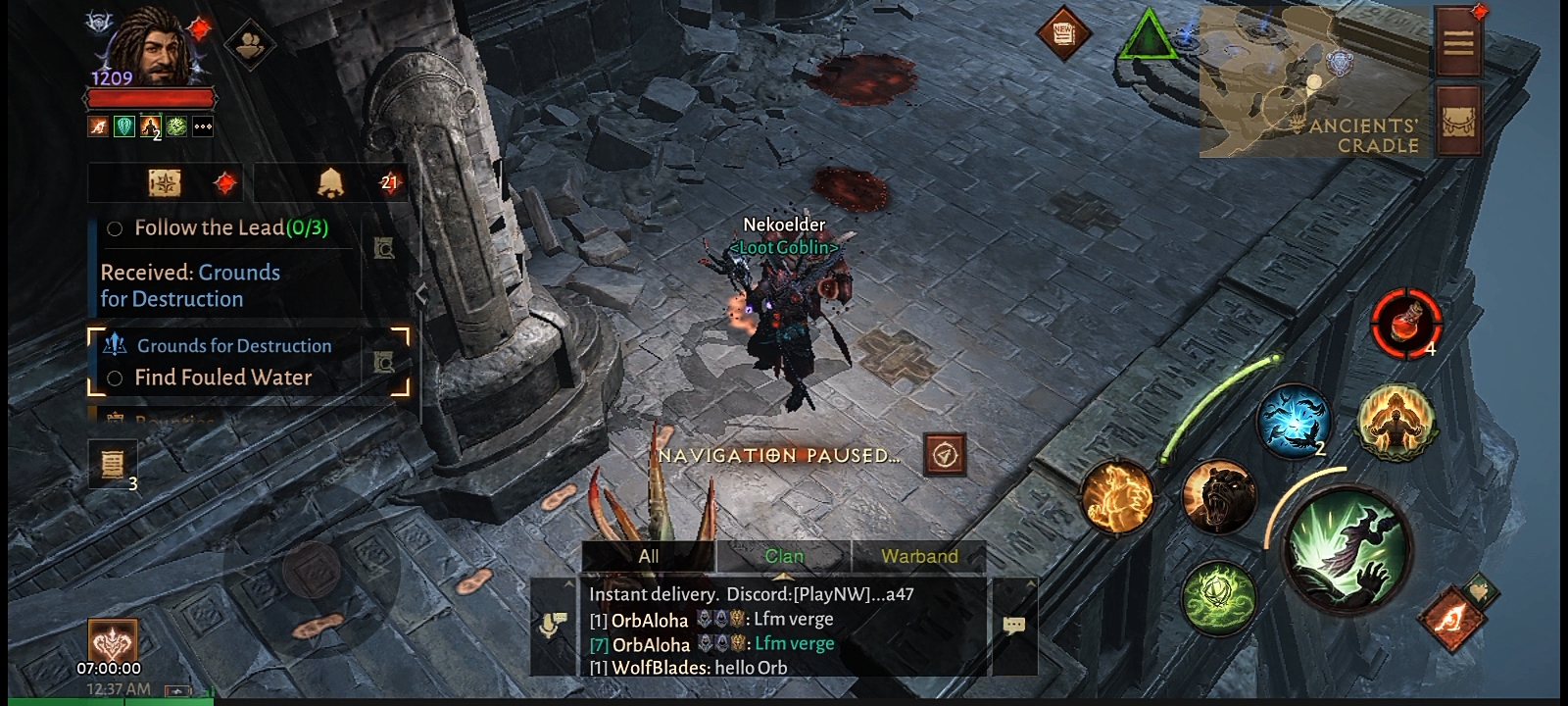Open the hamburger main menu
Viewport: 1568px width, 706px height.
click(1458, 43)
